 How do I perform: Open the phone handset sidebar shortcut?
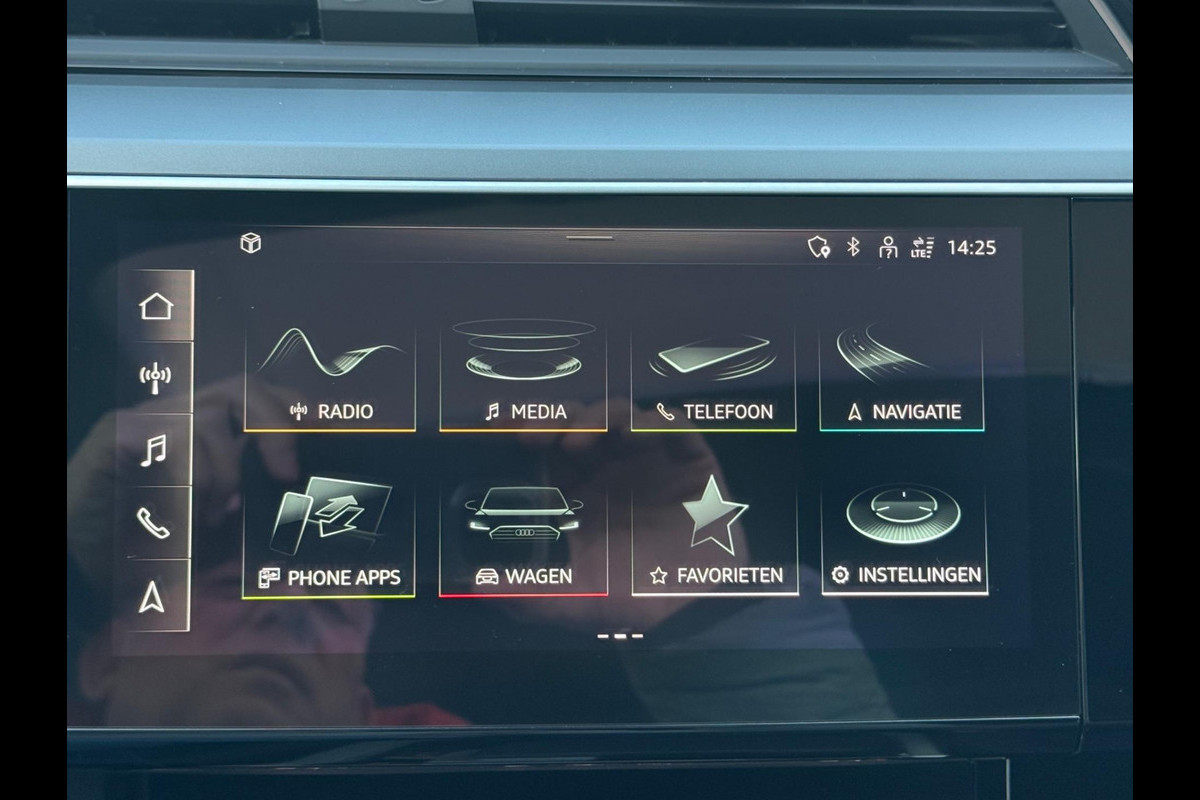pyautogui.click(x=154, y=523)
